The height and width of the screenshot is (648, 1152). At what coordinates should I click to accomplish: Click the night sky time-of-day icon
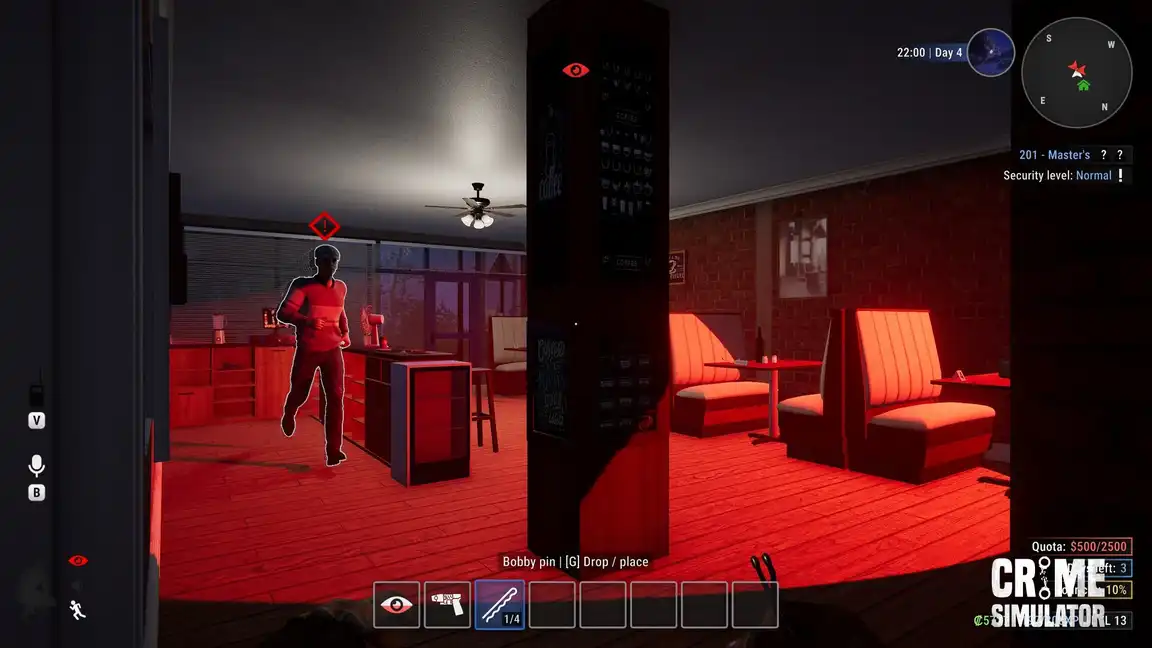(990, 52)
